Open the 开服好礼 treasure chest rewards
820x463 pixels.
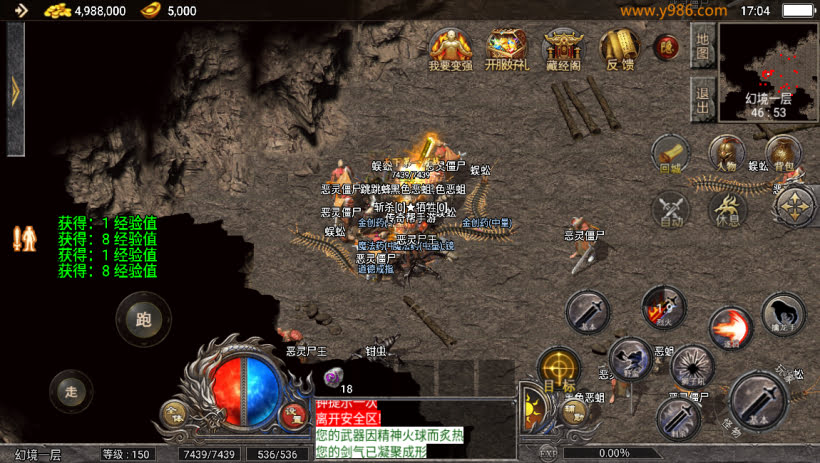point(507,47)
